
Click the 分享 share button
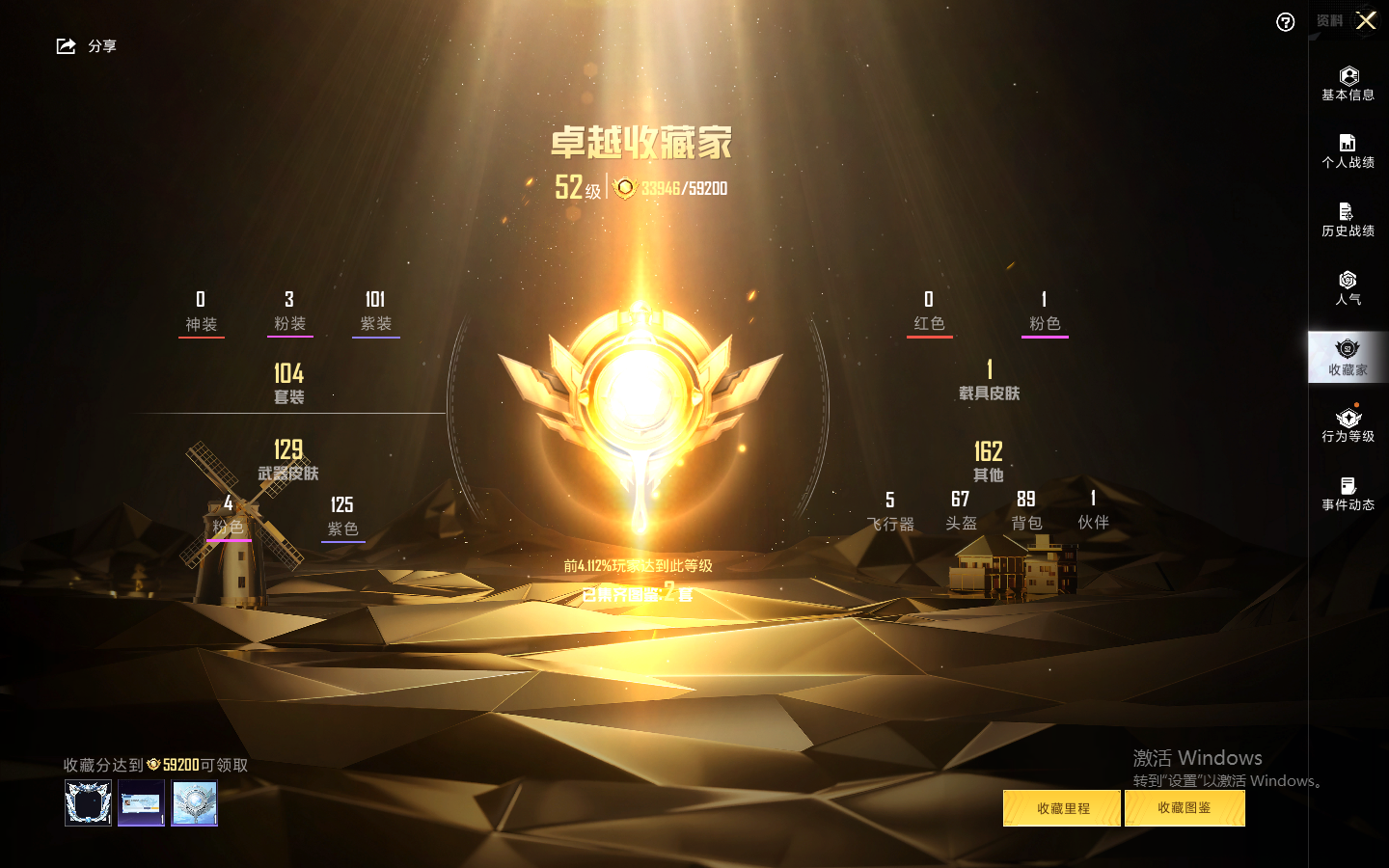click(x=86, y=46)
